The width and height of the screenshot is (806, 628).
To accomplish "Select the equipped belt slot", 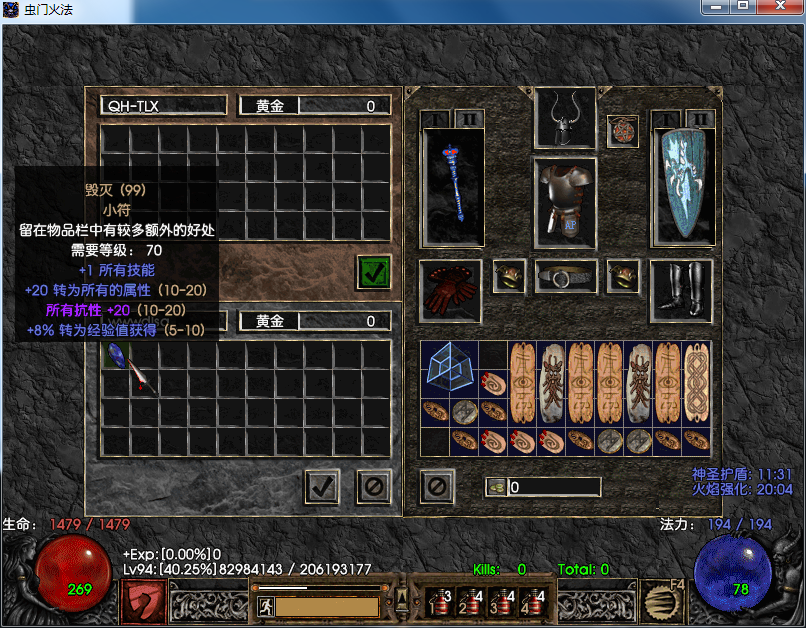I will pos(565,276).
